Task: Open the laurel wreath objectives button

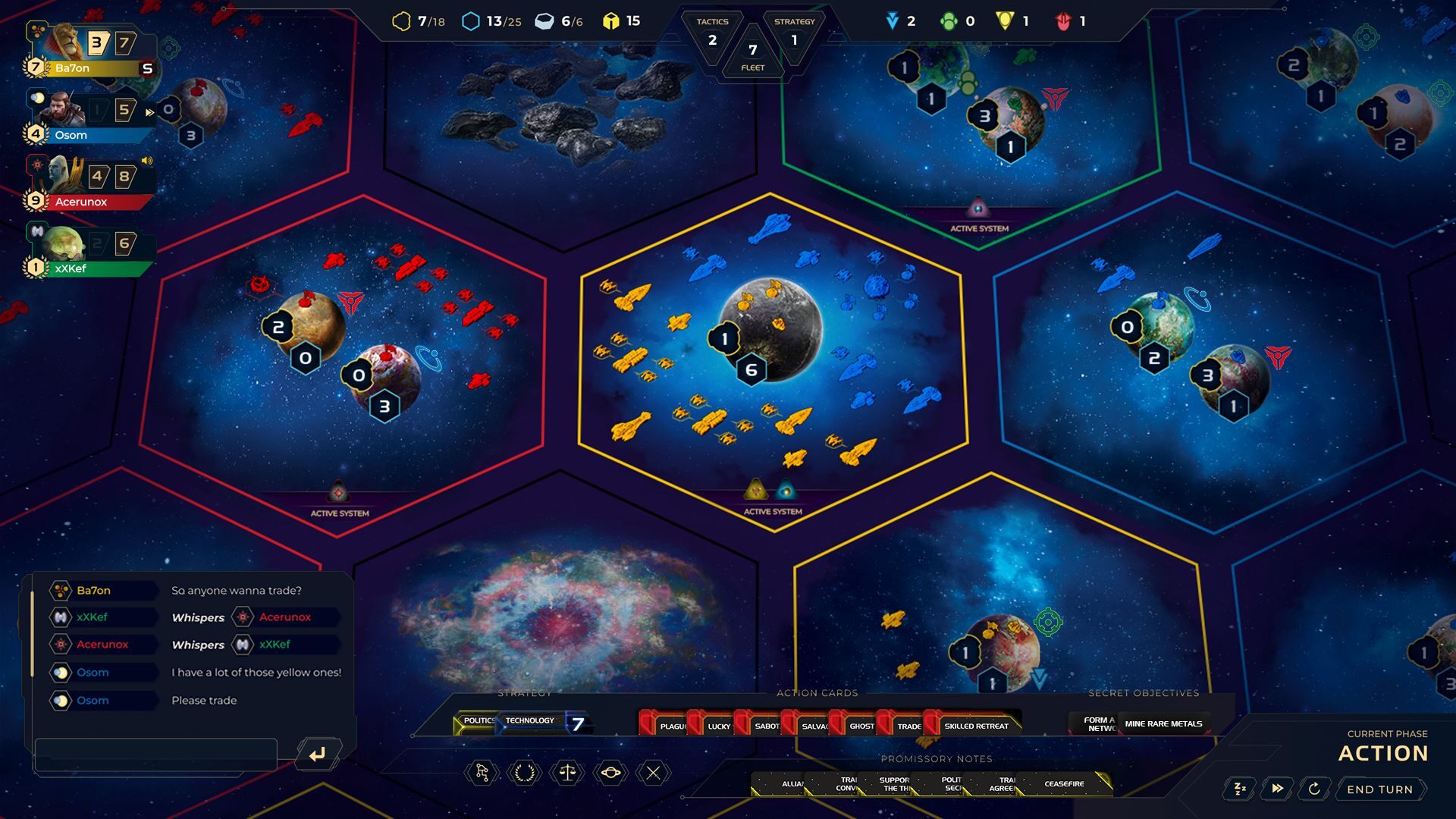Action: pyautogui.click(x=525, y=773)
